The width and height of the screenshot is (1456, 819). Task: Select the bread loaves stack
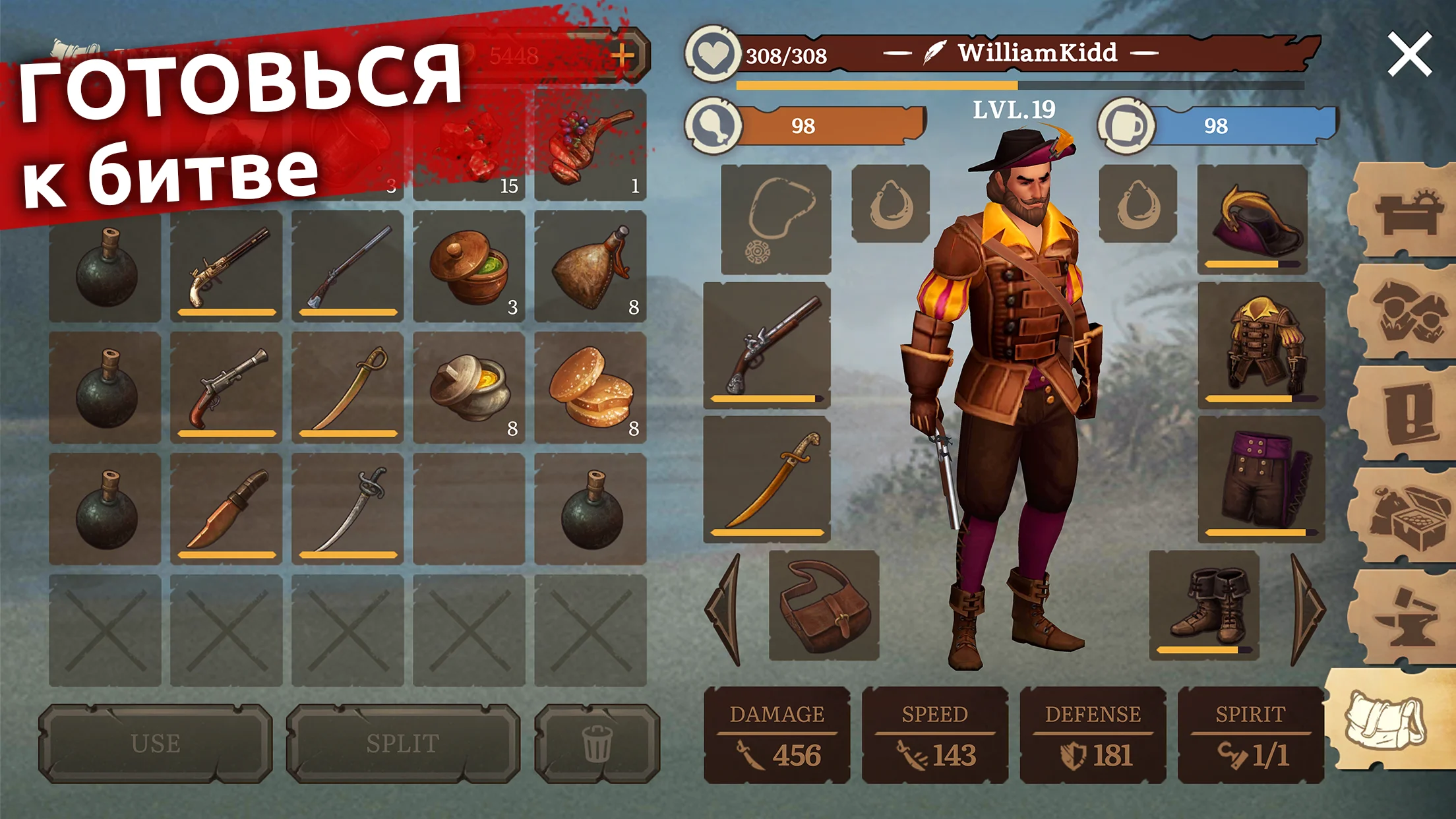(x=590, y=387)
